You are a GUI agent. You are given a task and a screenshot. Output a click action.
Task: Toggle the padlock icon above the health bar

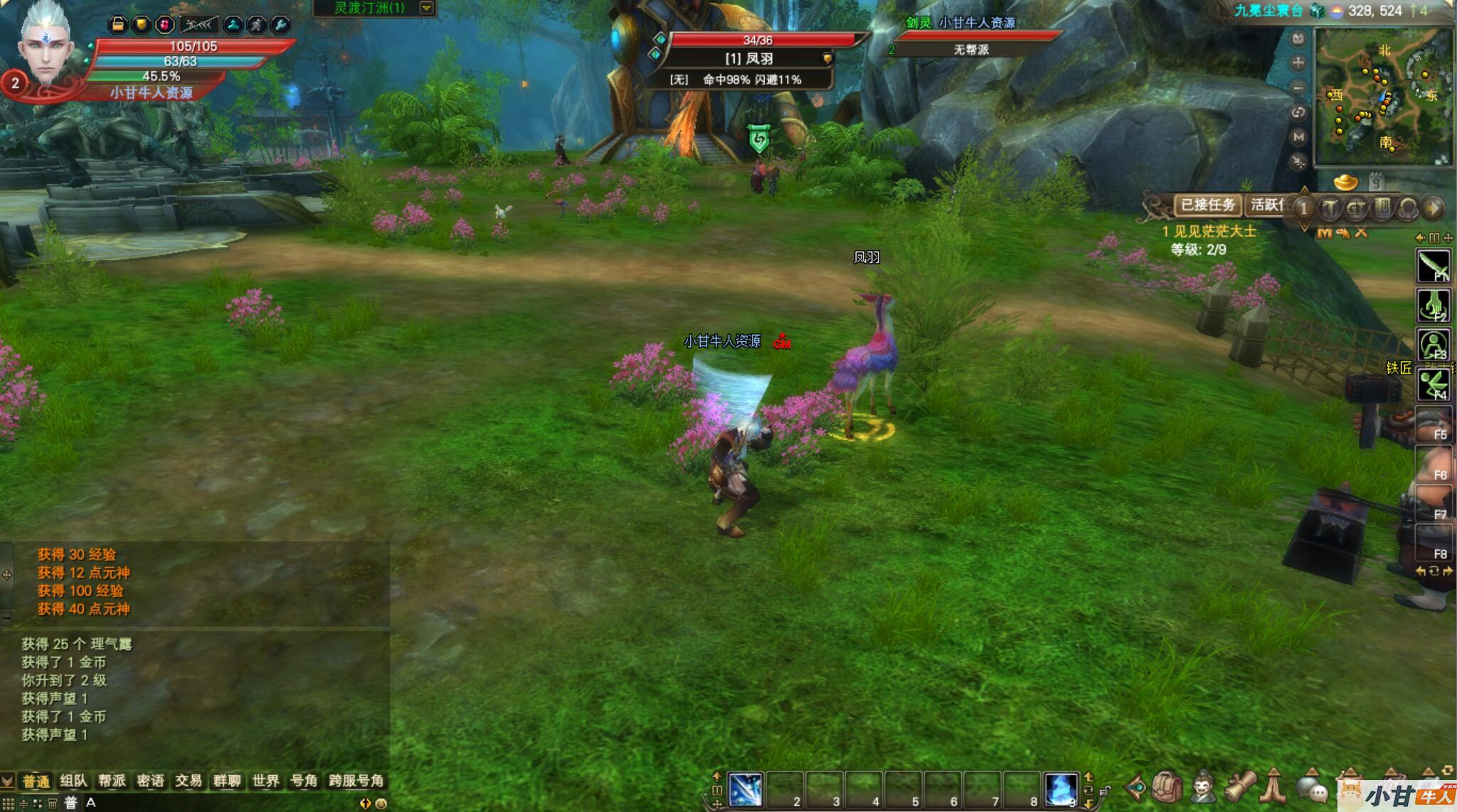pyautogui.click(x=118, y=25)
